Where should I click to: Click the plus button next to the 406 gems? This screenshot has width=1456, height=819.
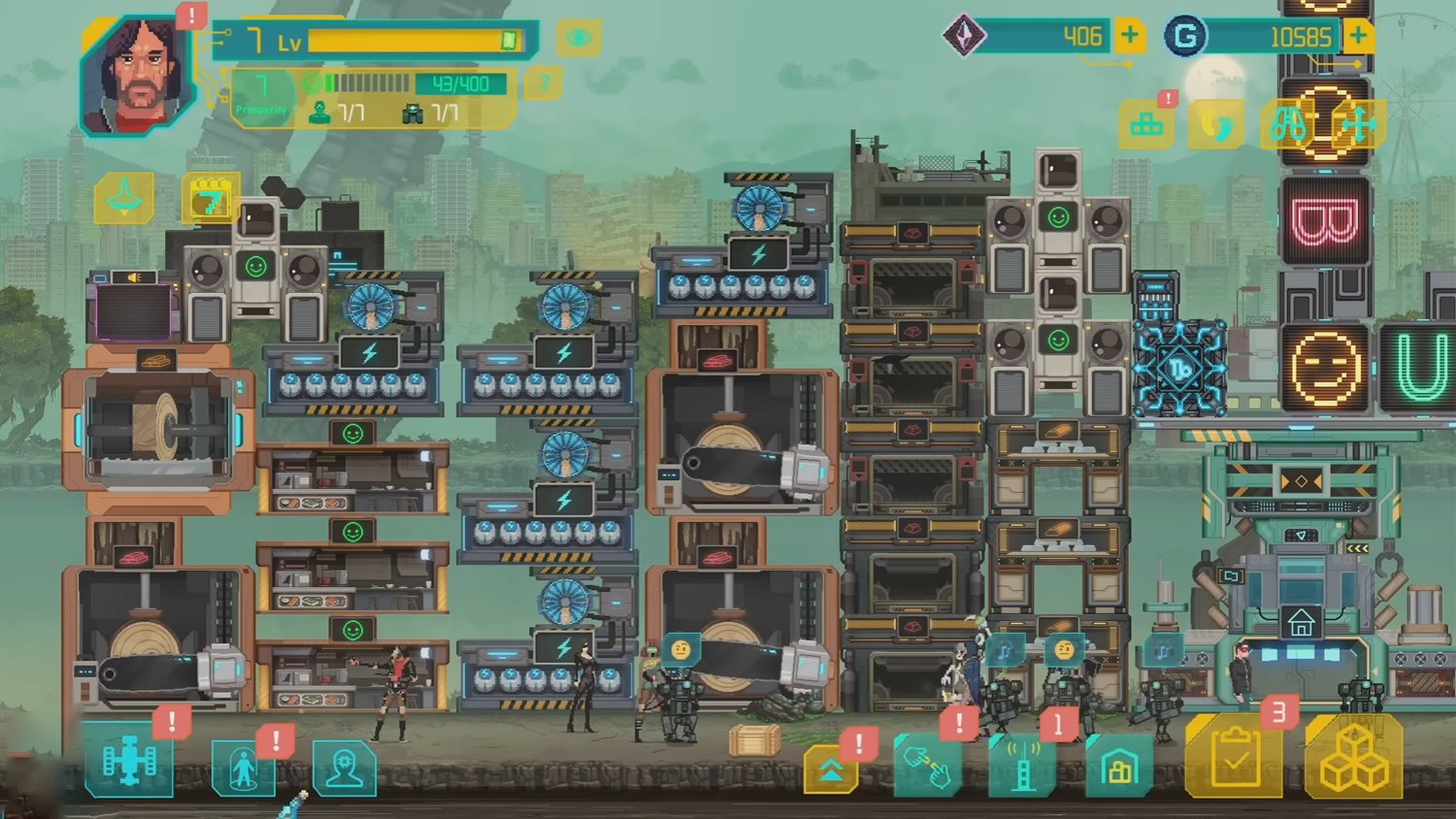point(1128,37)
